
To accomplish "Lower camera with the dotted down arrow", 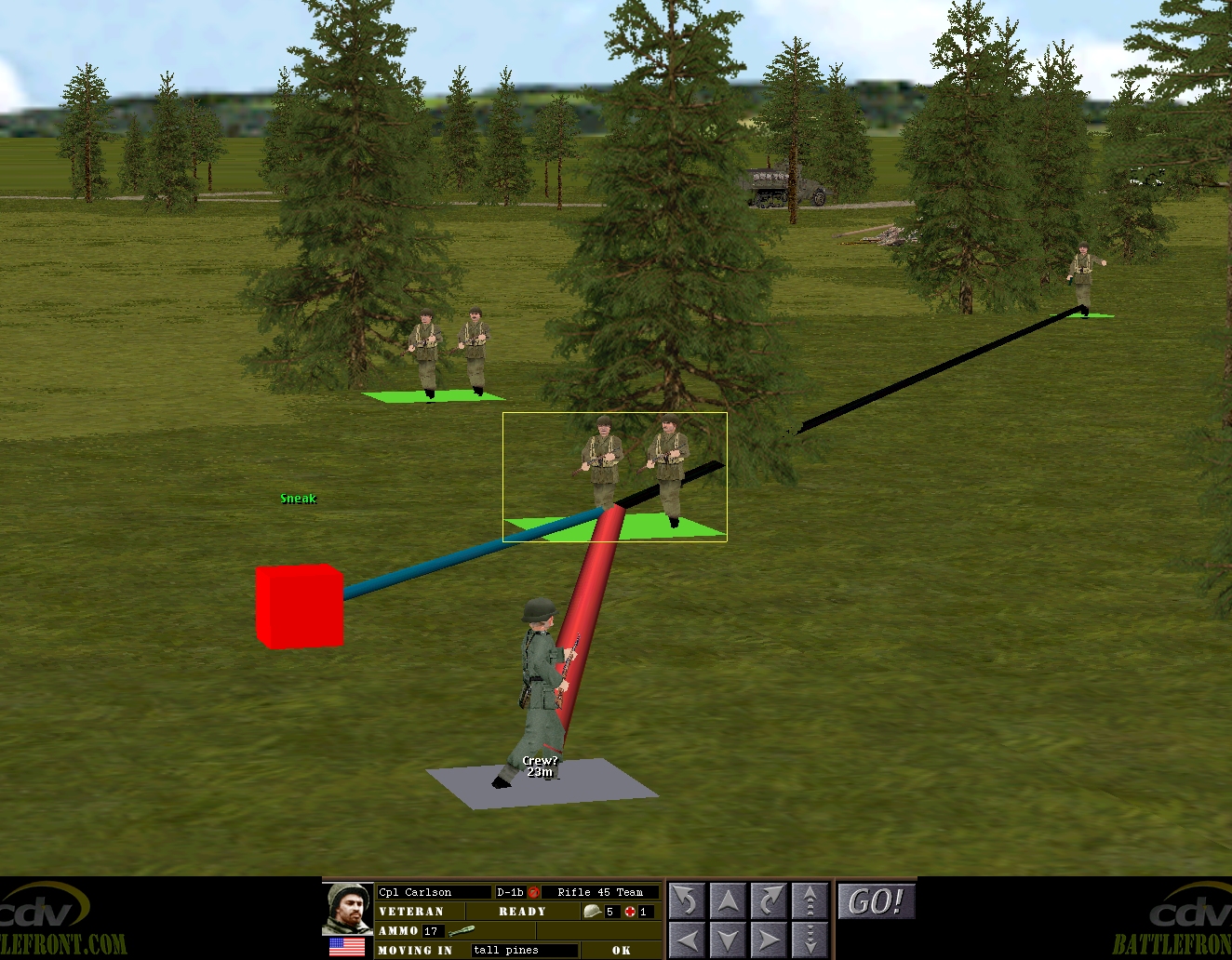I will pyautogui.click(x=810, y=940).
